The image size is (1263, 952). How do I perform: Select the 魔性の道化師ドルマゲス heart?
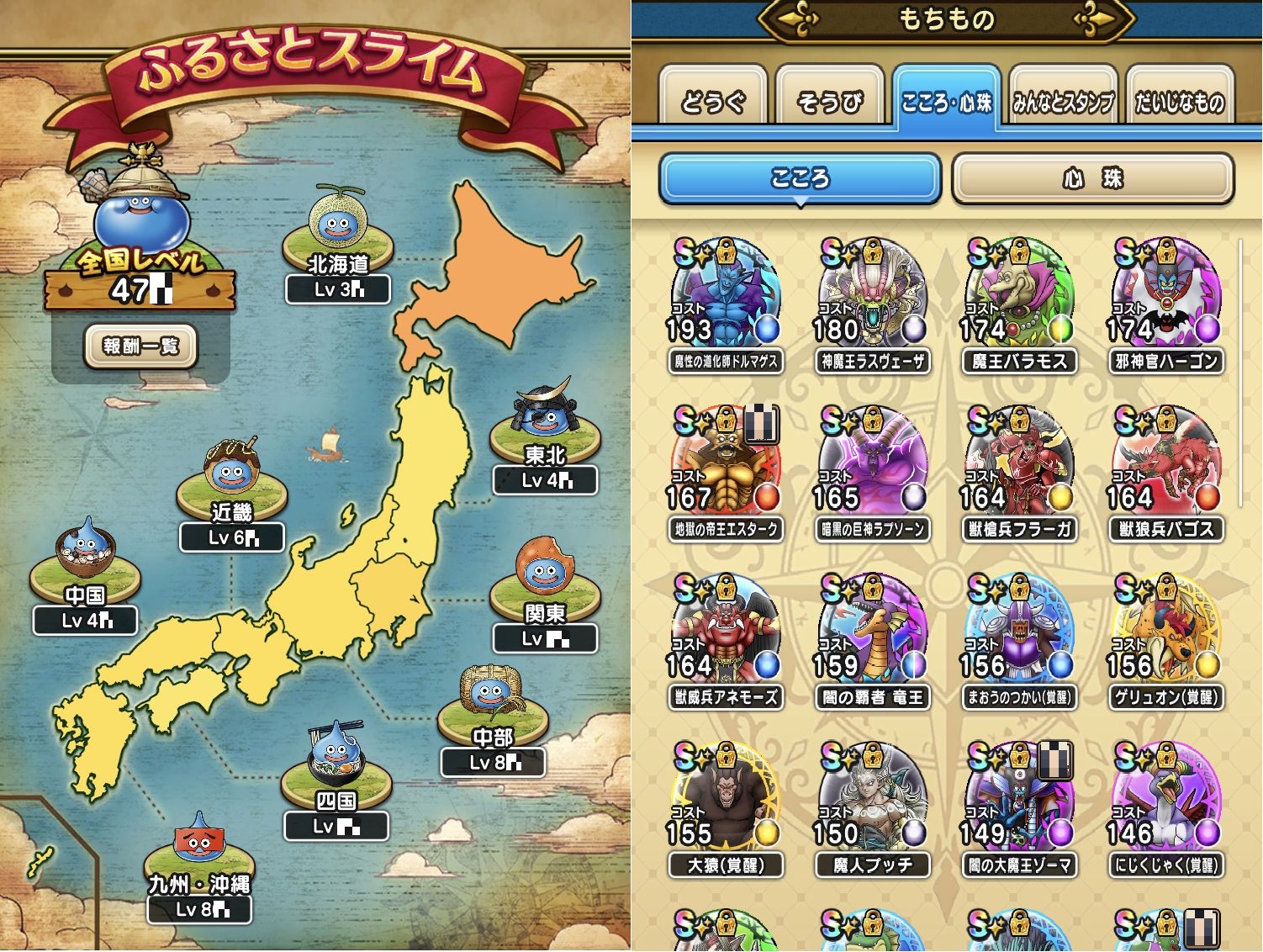pyautogui.click(x=725, y=304)
